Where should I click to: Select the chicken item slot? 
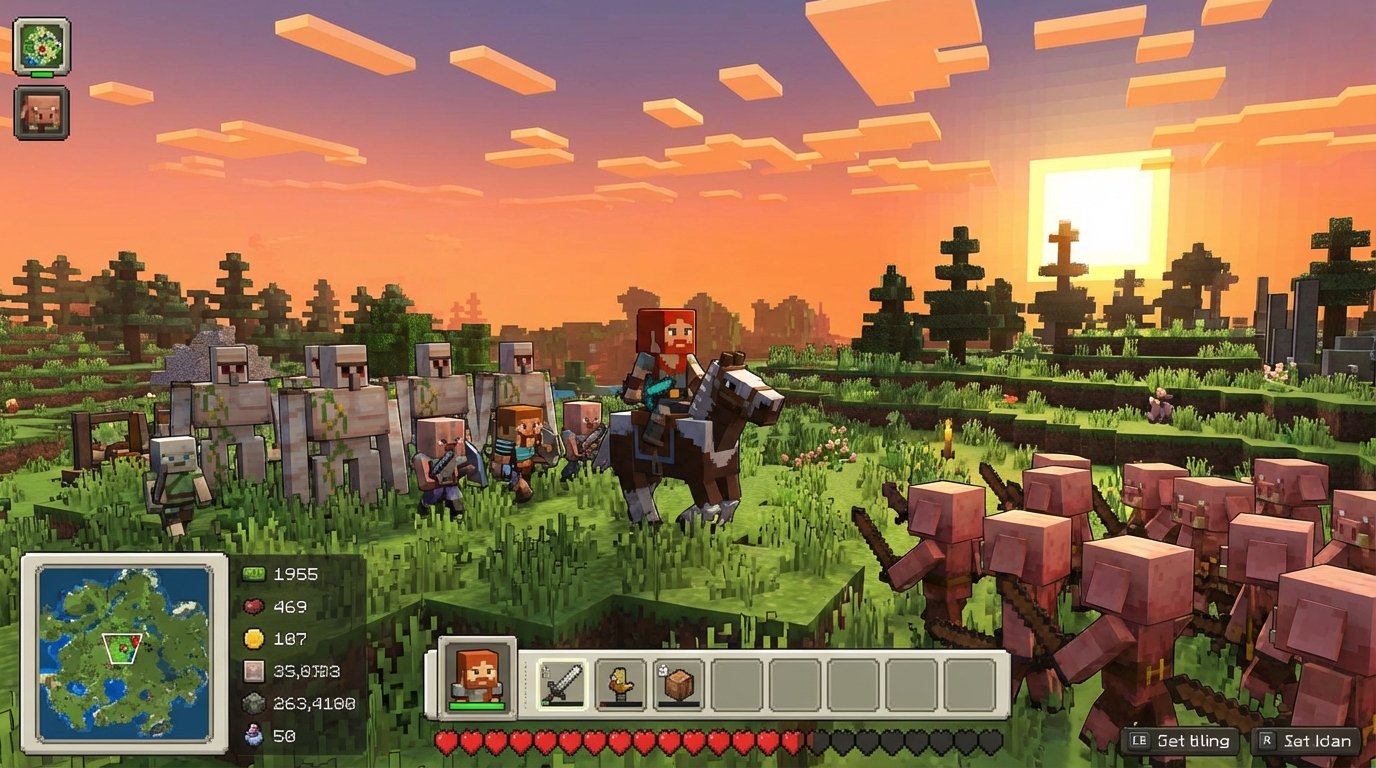[620, 685]
